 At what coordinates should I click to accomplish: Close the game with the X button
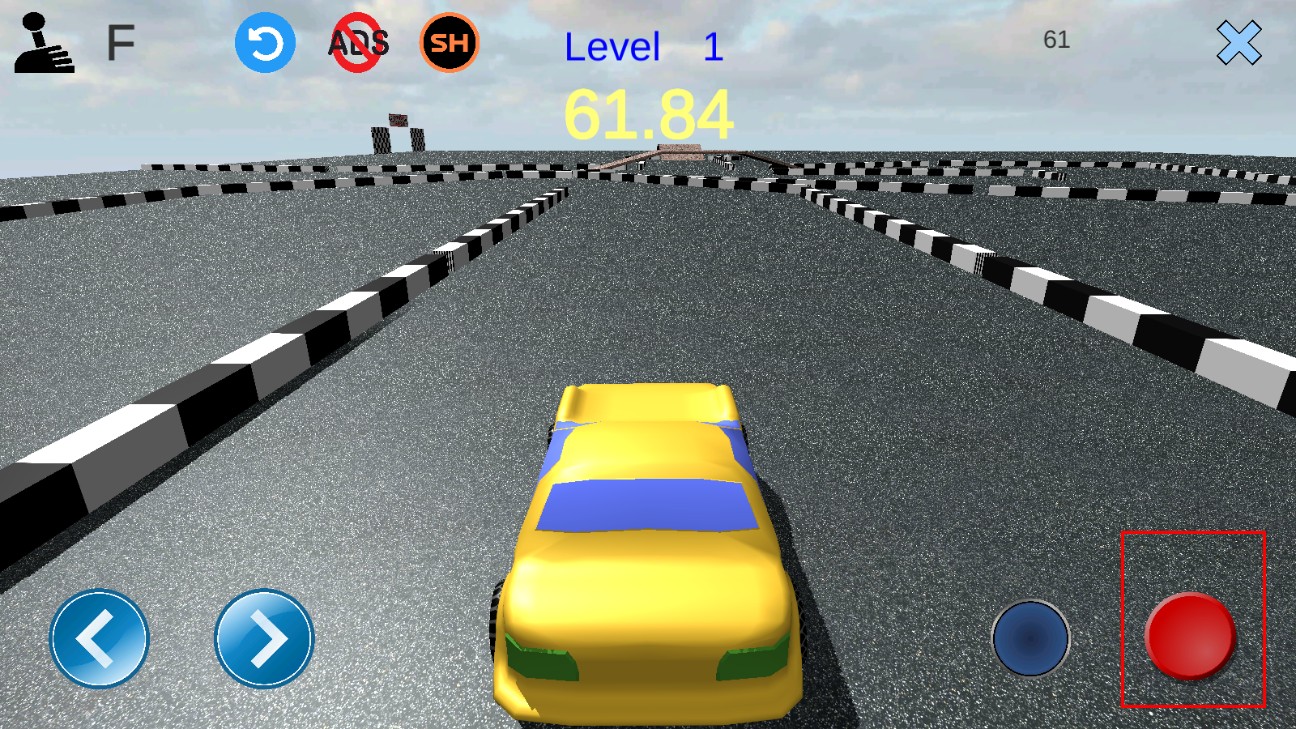click(1239, 43)
